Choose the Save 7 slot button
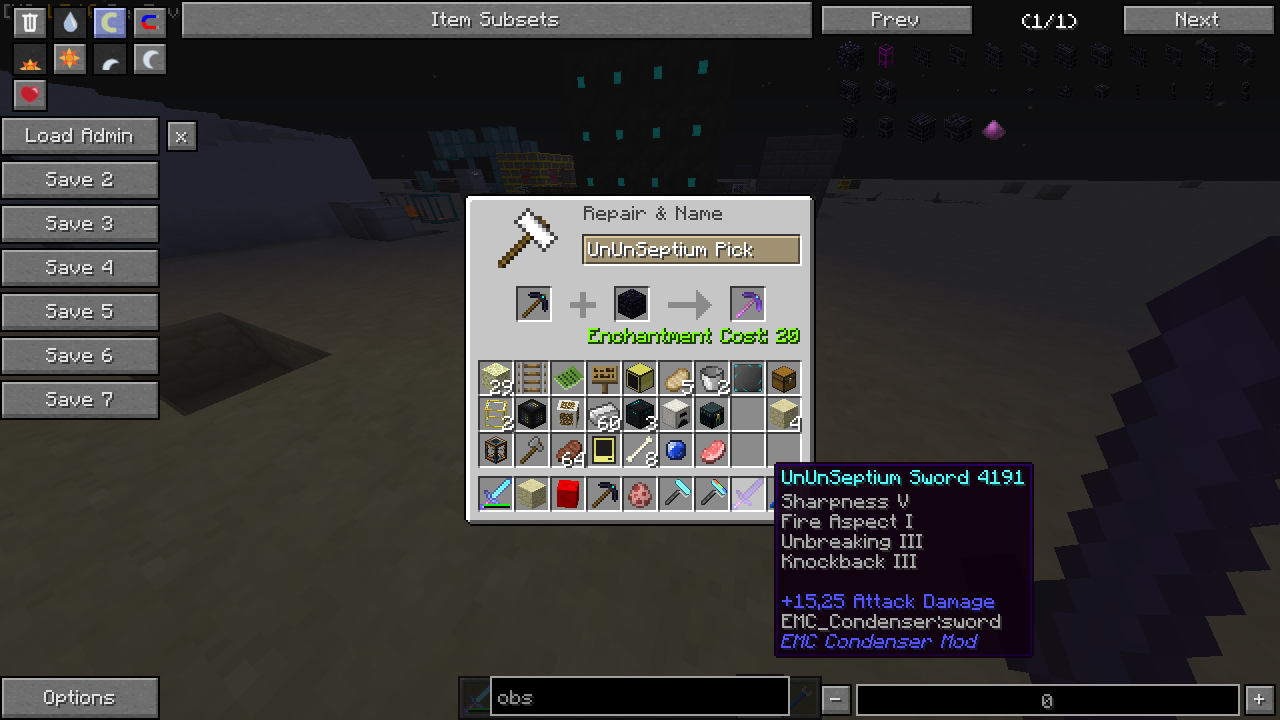This screenshot has height=720, width=1280. click(79, 400)
